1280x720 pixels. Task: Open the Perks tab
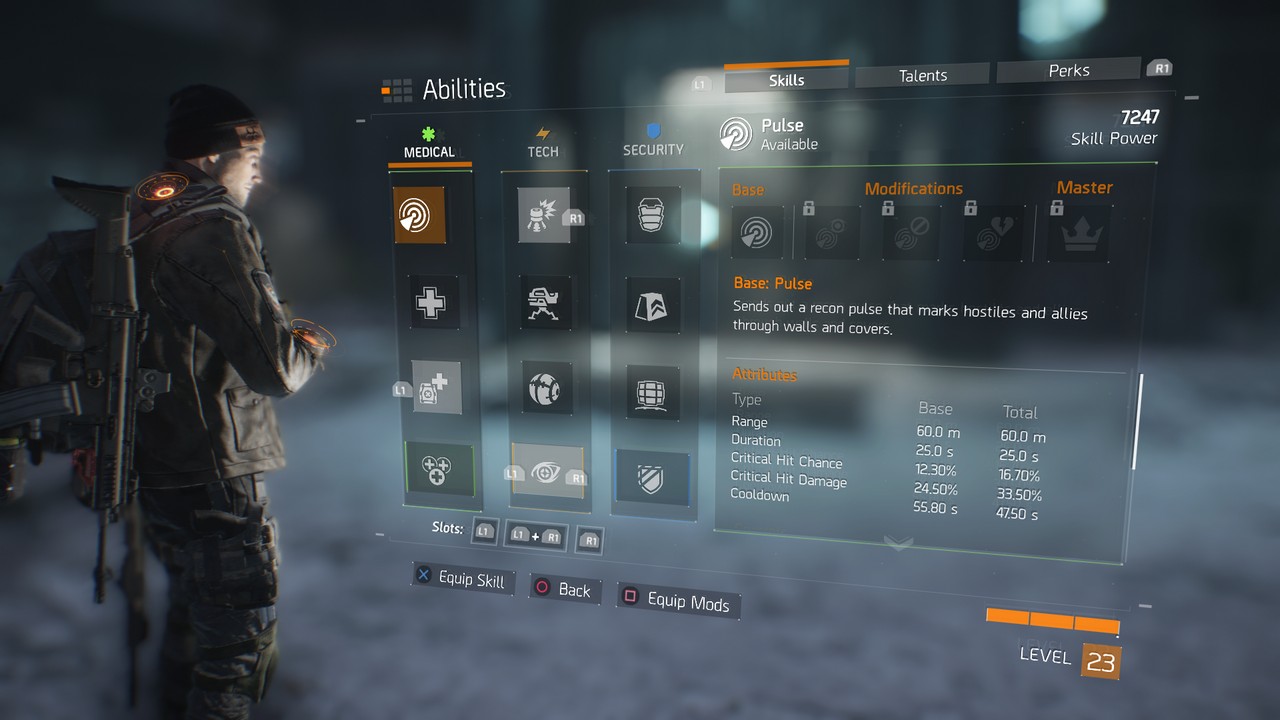pos(1068,71)
